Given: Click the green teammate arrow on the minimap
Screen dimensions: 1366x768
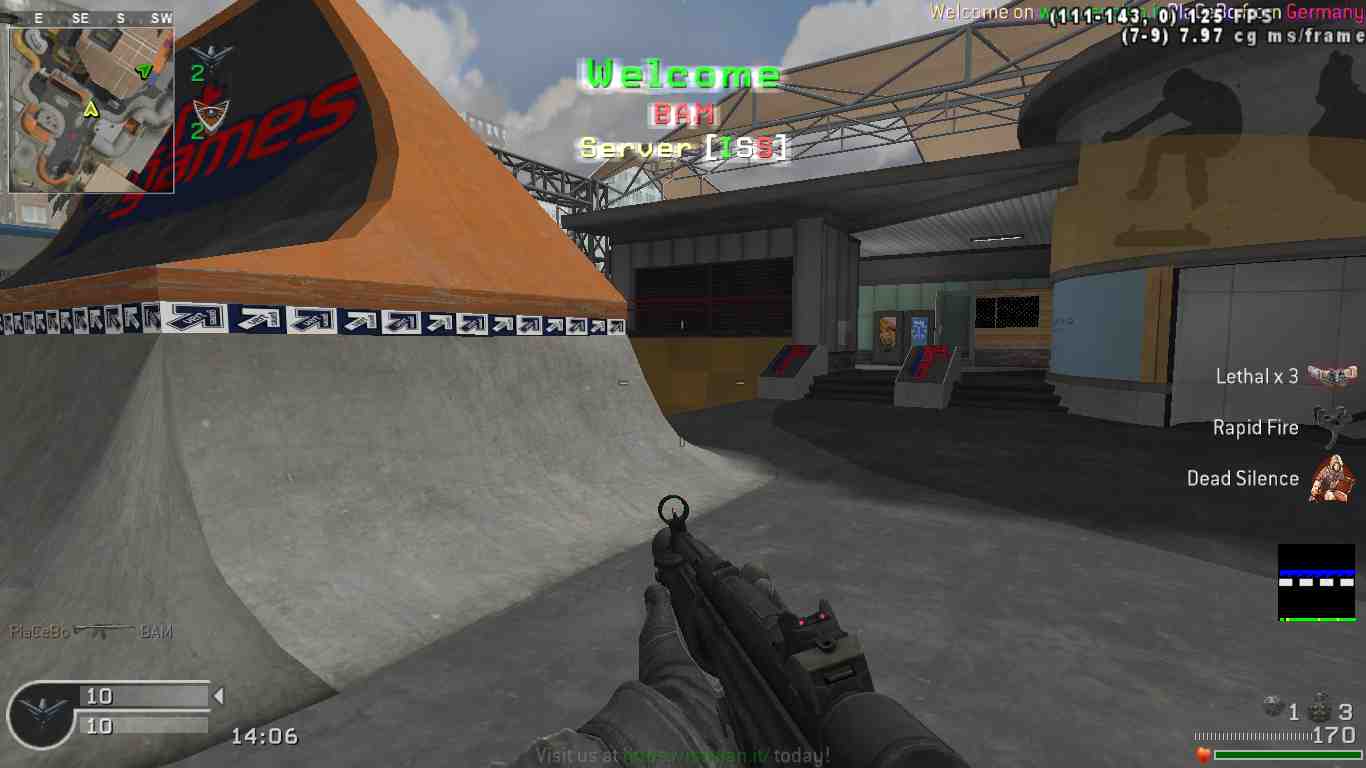Looking at the screenshot, I should click(x=145, y=70).
